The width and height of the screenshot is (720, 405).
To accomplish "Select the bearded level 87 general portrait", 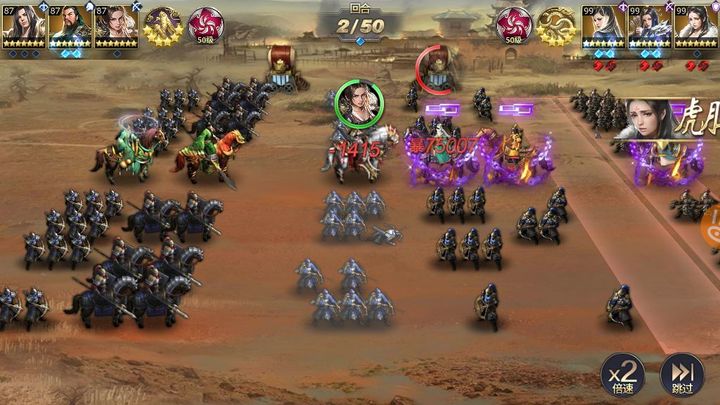I will [70, 24].
